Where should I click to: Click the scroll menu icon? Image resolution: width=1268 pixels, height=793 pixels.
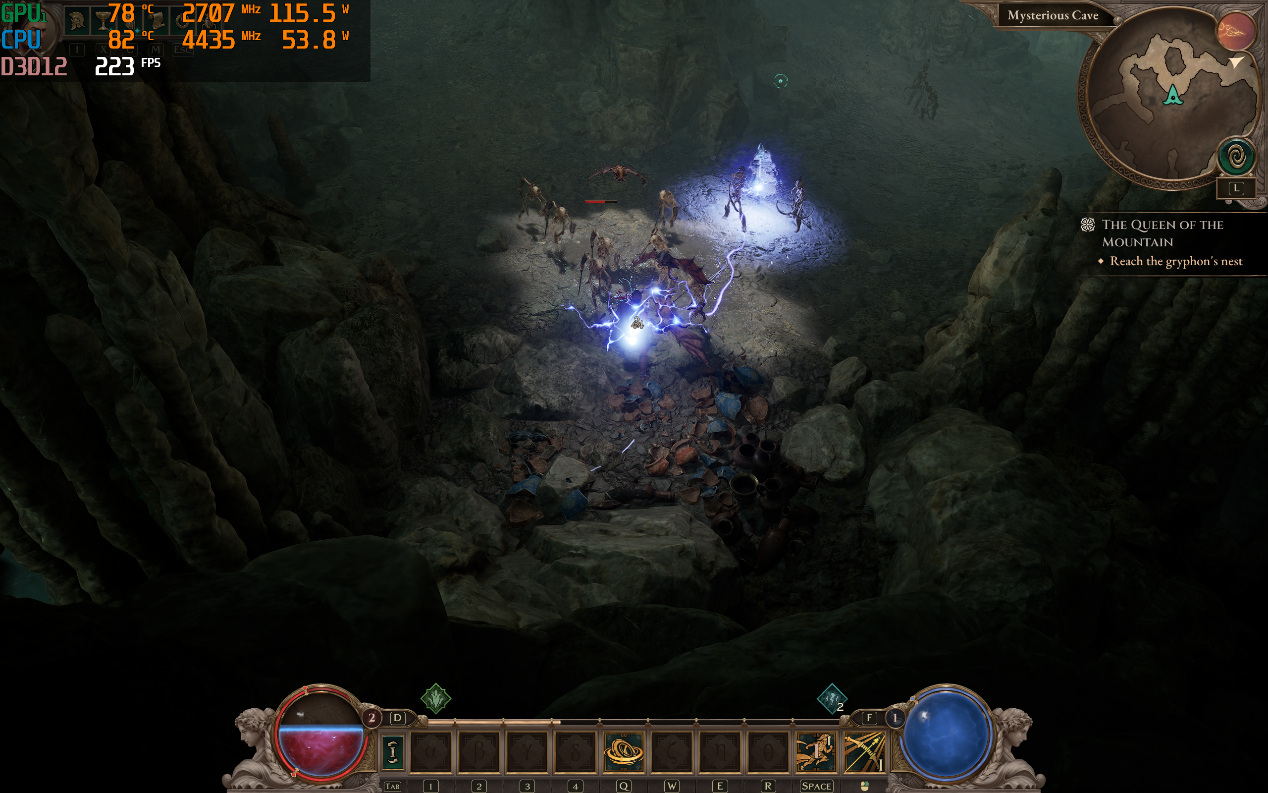point(158,21)
